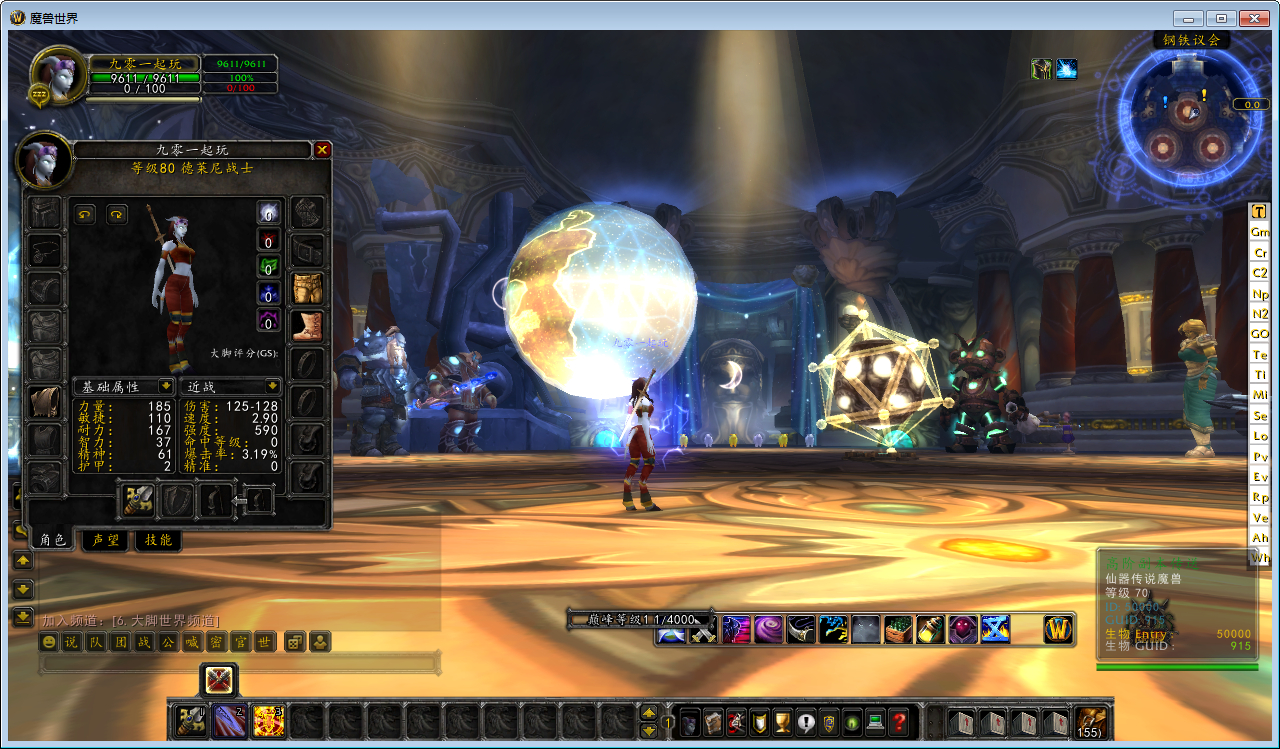Rotate the character model left
Viewport: 1280px width, 749px height.
(x=85, y=214)
